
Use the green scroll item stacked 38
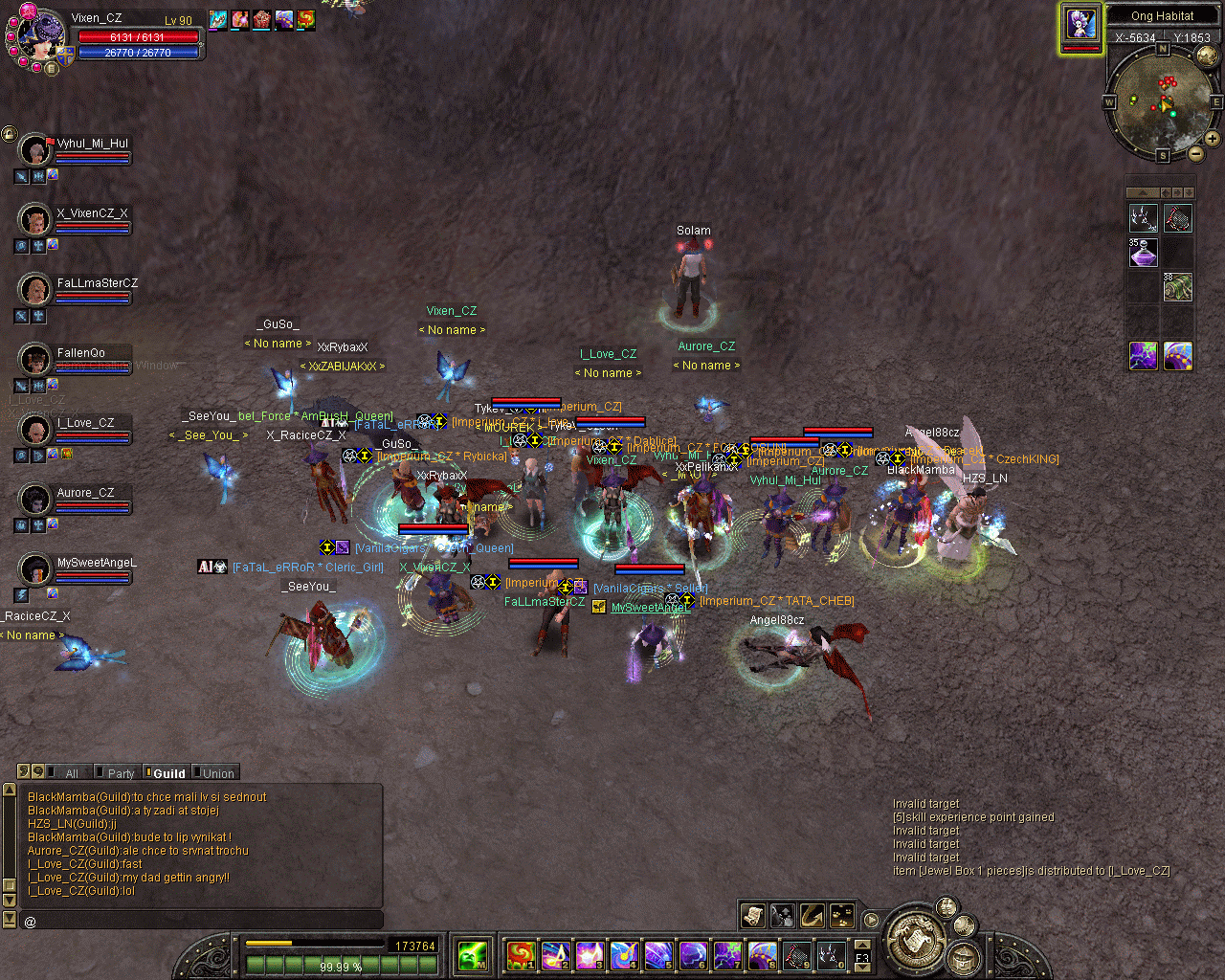[x=1178, y=286]
